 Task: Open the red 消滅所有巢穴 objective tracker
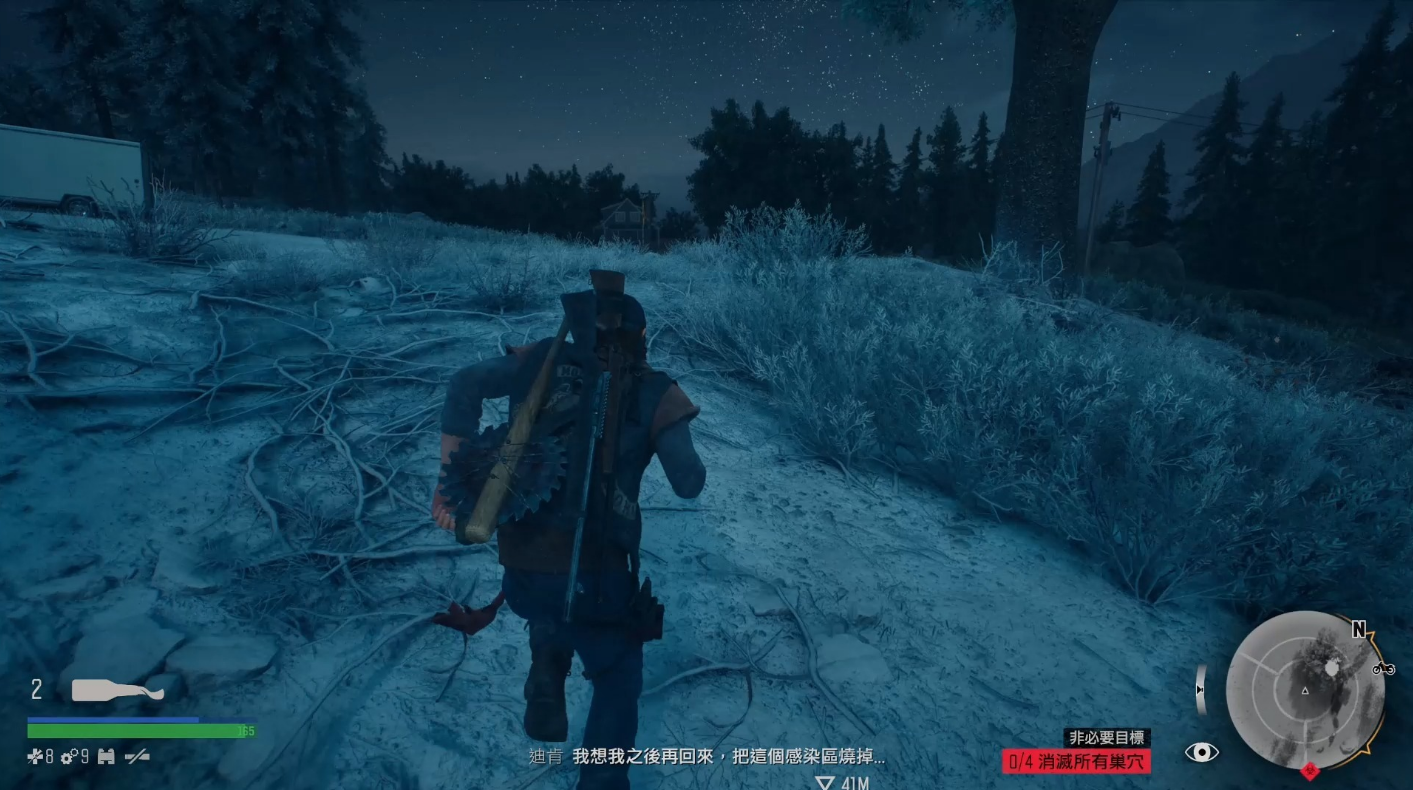(1076, 761)
